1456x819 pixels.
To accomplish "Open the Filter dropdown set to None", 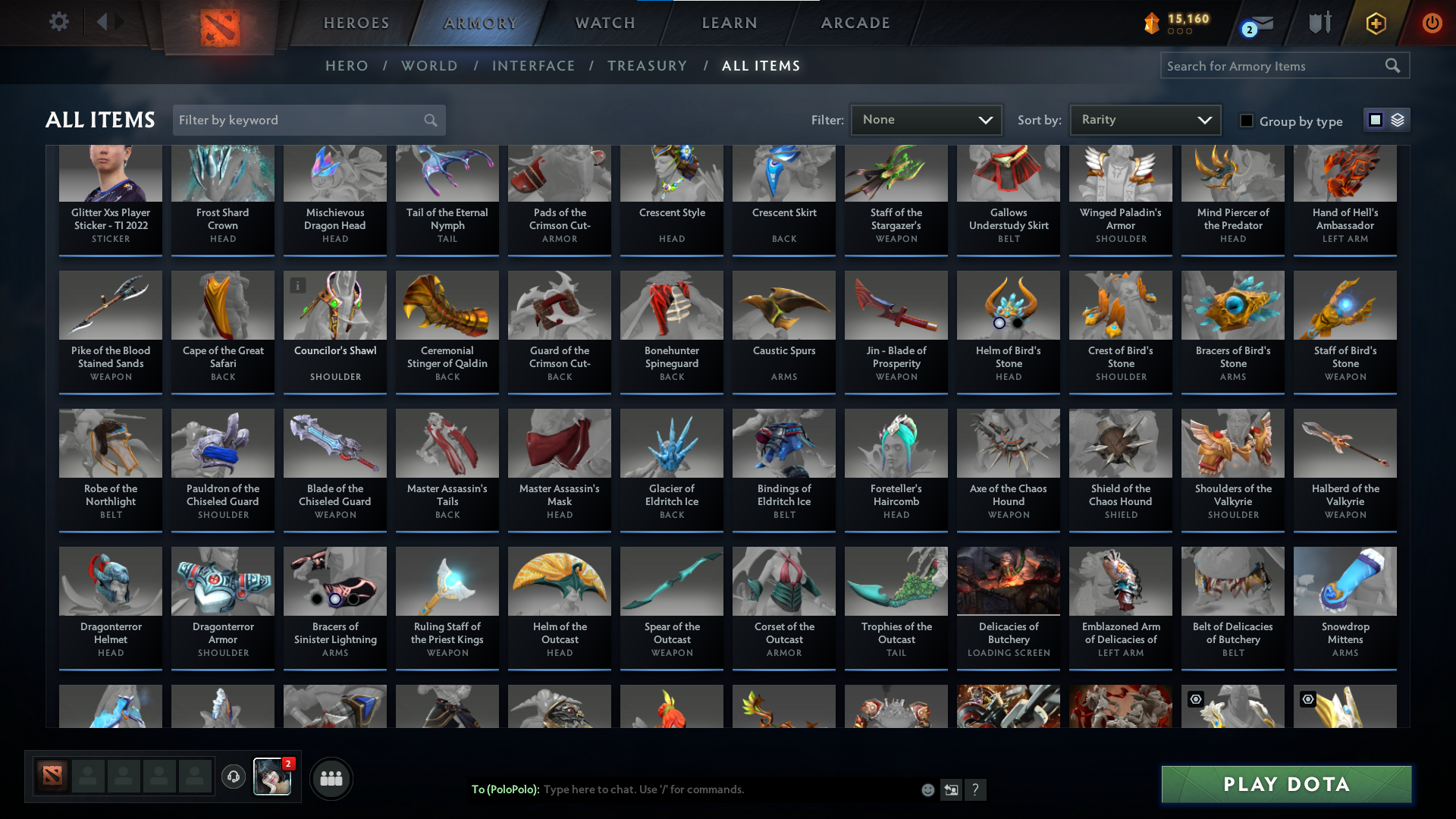I will [x=926, y=120].
